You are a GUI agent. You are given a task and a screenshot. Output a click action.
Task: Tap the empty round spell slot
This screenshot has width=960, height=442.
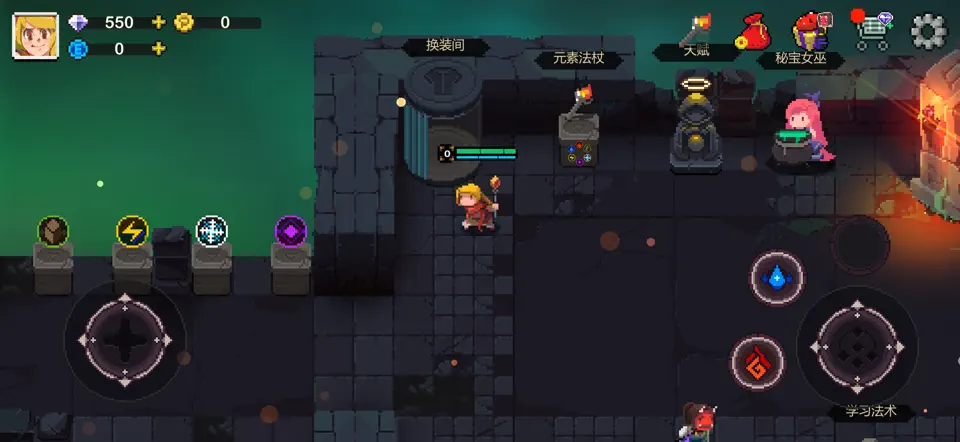tap(860, 243)
